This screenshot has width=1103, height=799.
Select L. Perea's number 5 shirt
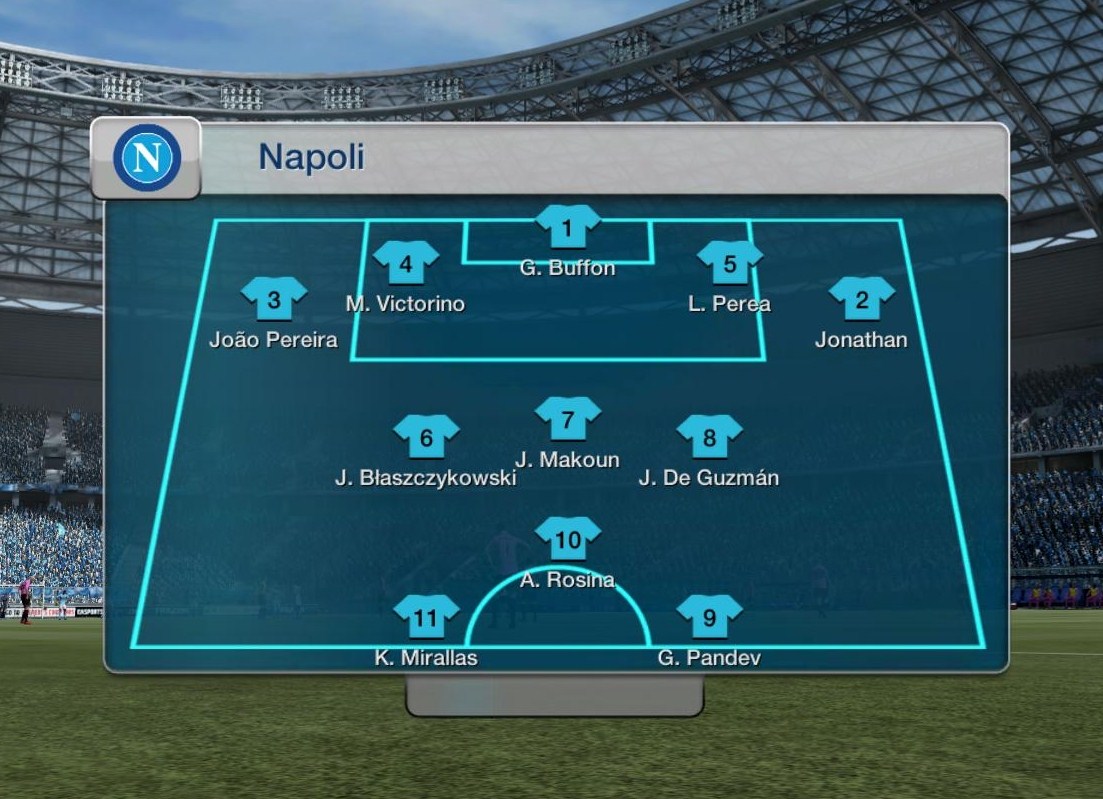tap(729, 264)
